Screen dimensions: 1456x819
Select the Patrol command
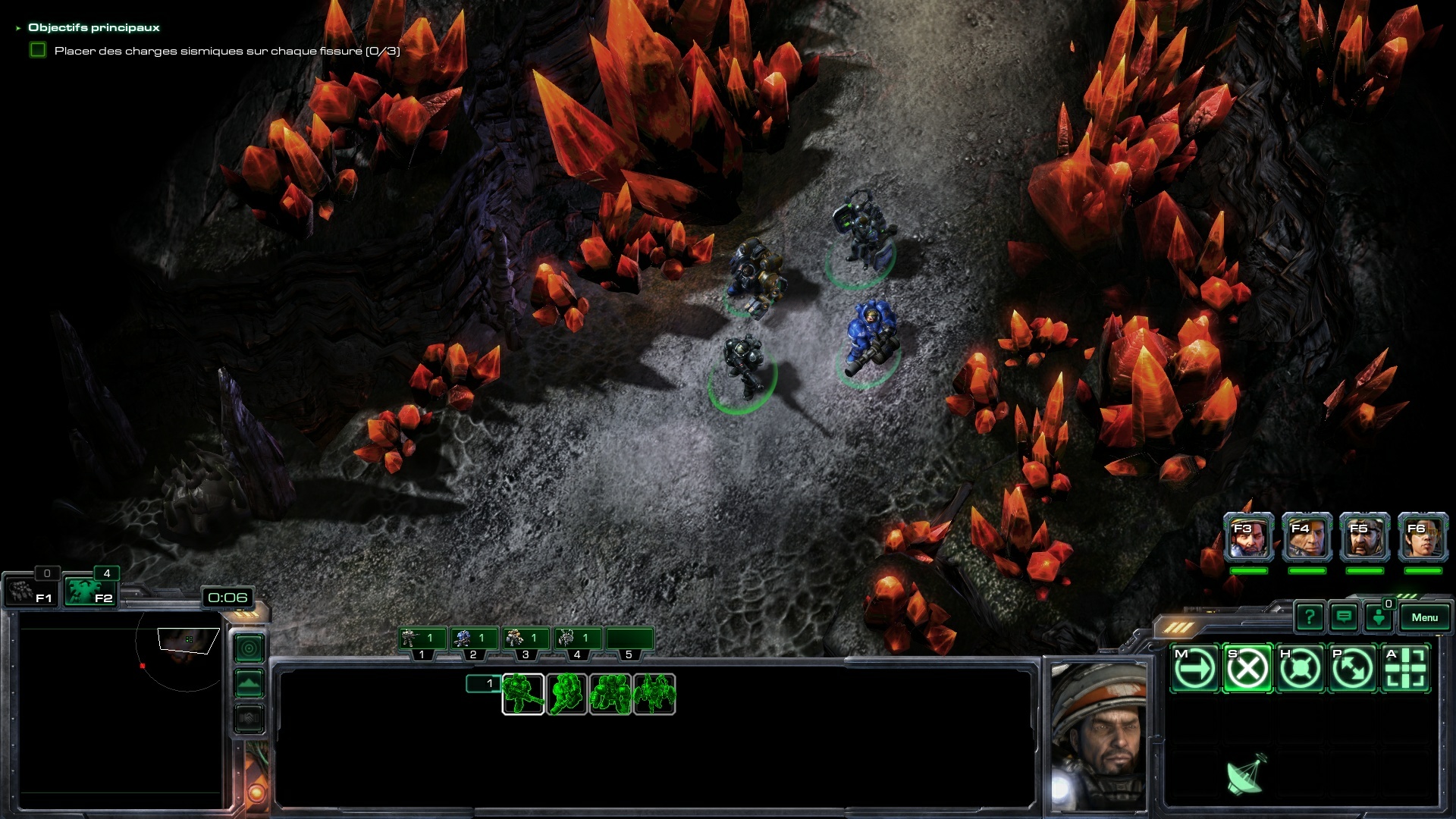tap(1353, 669)
